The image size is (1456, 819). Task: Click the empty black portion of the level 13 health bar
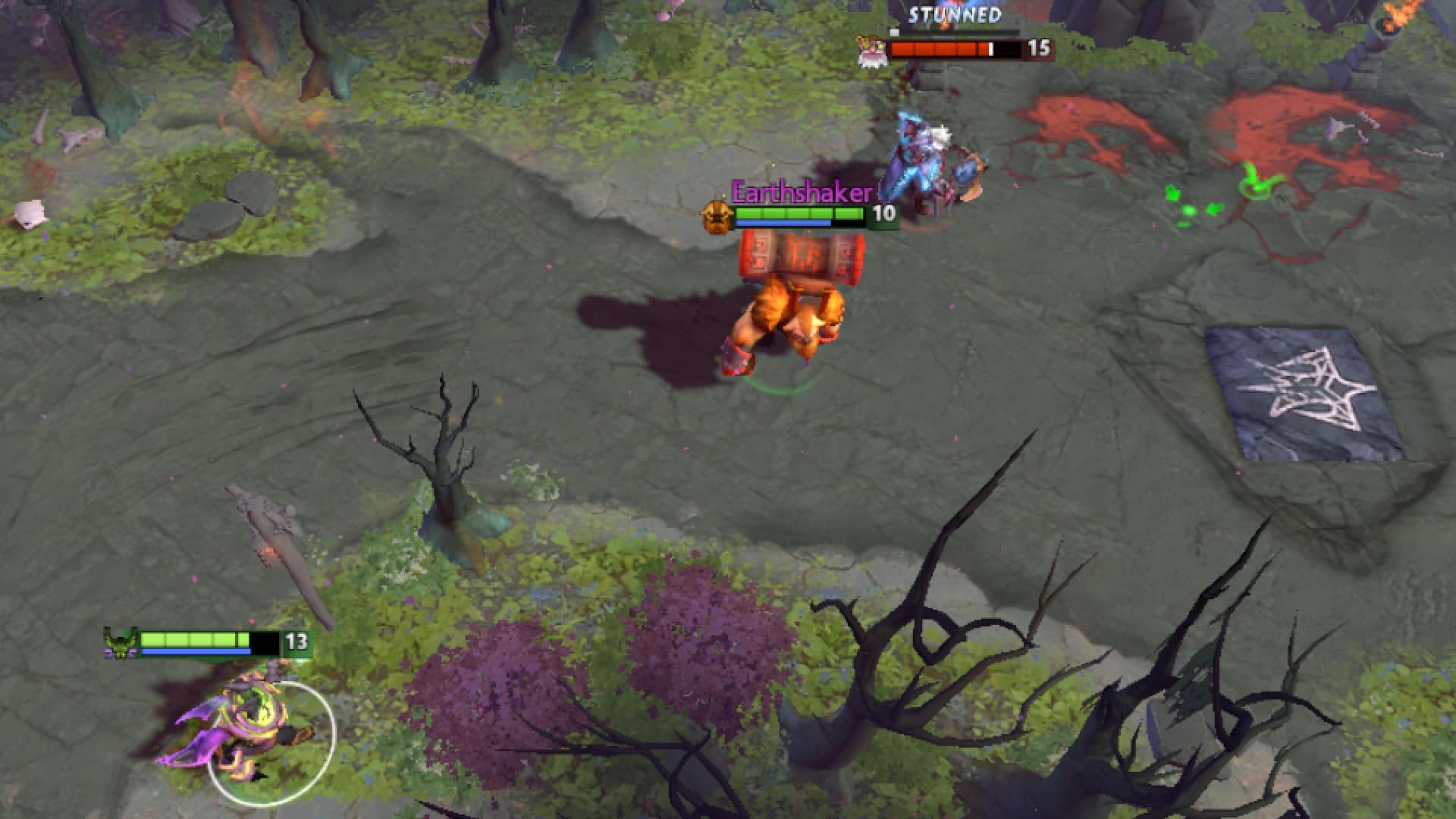(x=264, y=643)
